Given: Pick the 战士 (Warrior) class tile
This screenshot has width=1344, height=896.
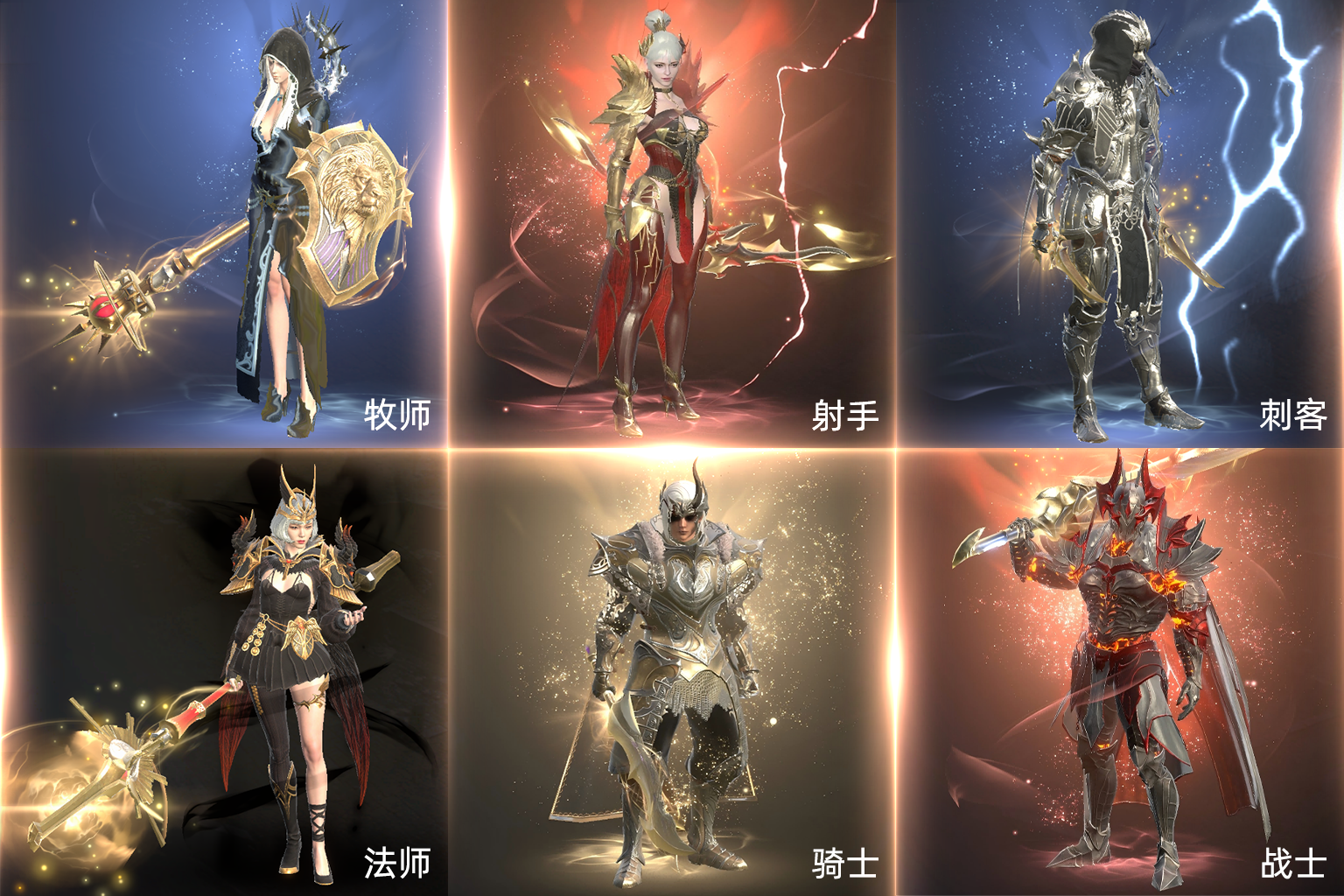Looking at the screenshot, I should pyautogui.click(x=1120, y=672).
